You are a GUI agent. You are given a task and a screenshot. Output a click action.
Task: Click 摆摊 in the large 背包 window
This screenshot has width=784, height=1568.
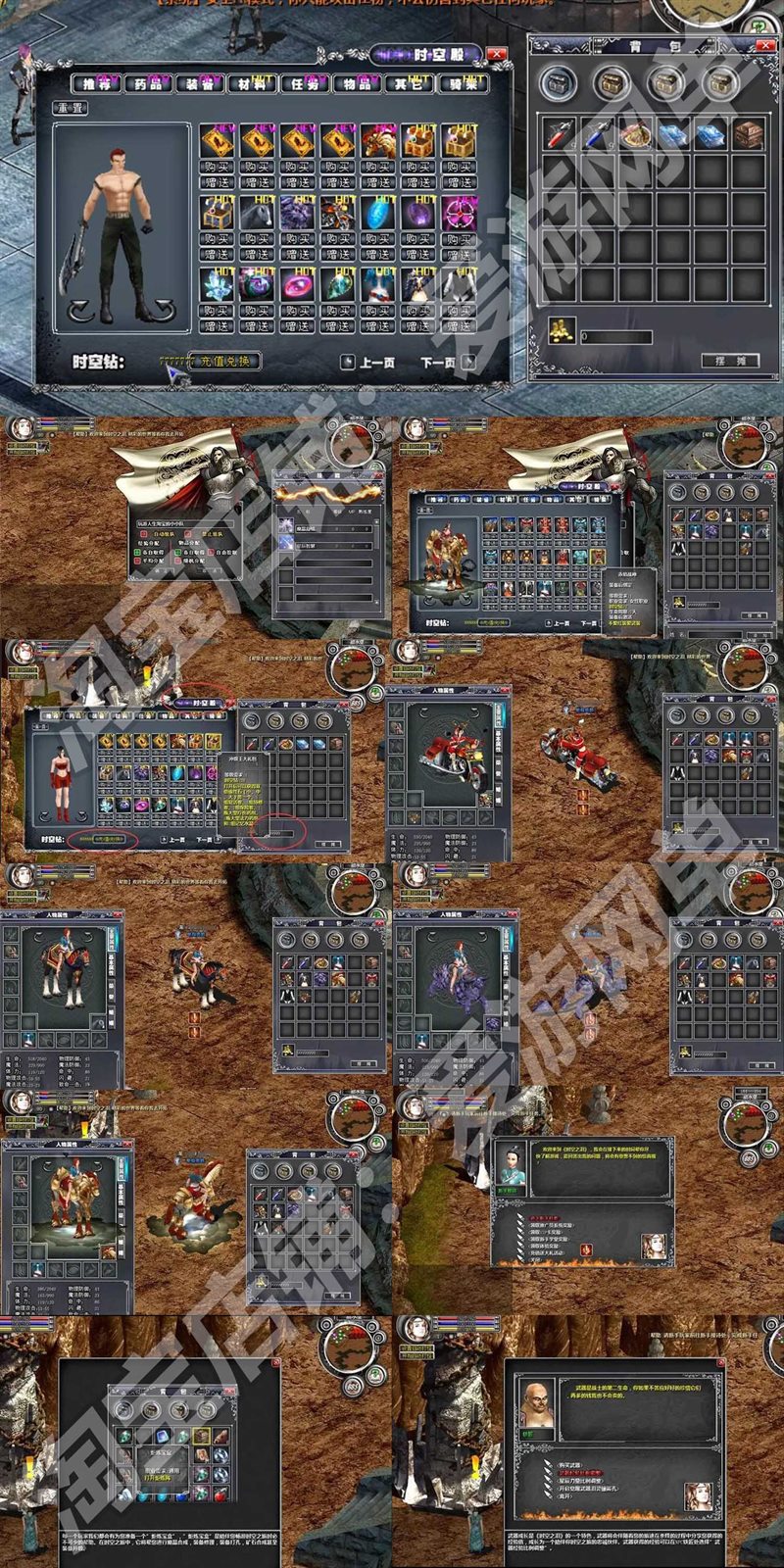[730, 361]
